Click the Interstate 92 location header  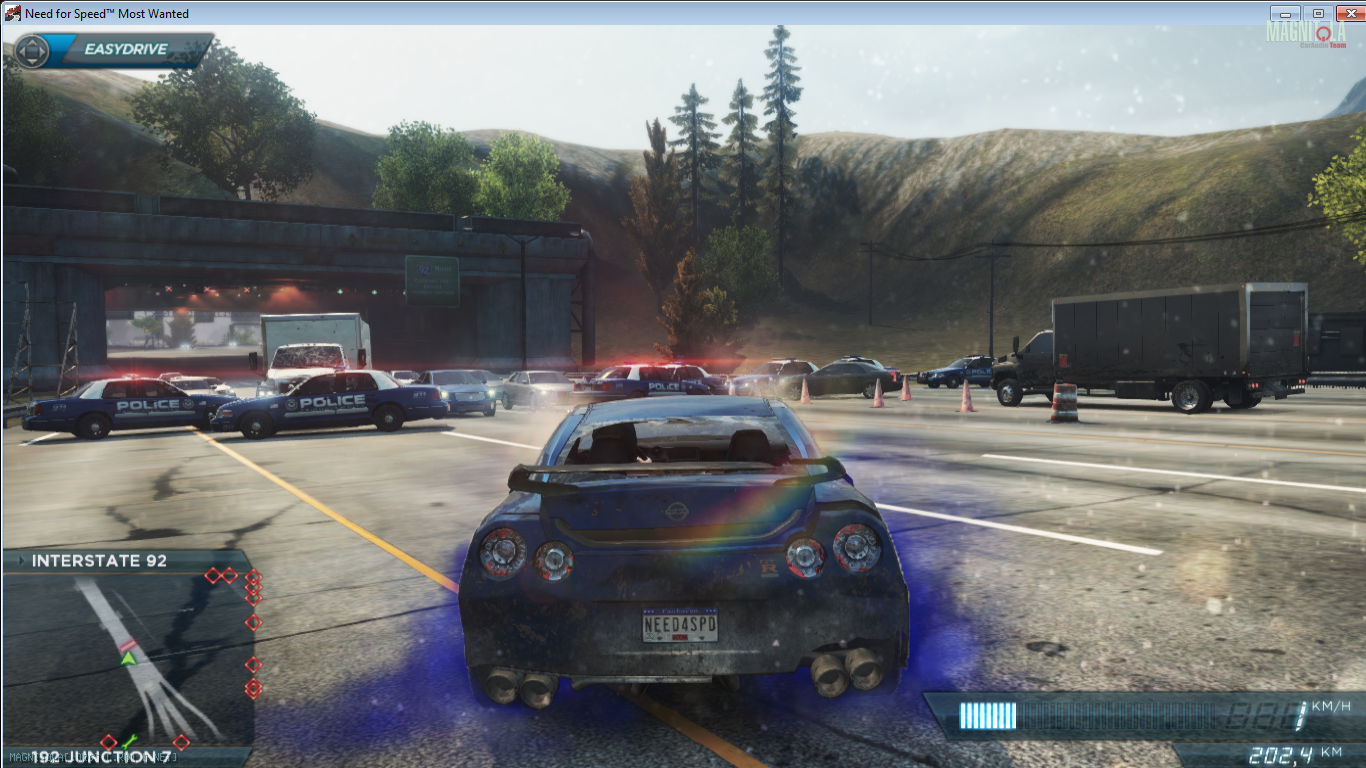99,561
